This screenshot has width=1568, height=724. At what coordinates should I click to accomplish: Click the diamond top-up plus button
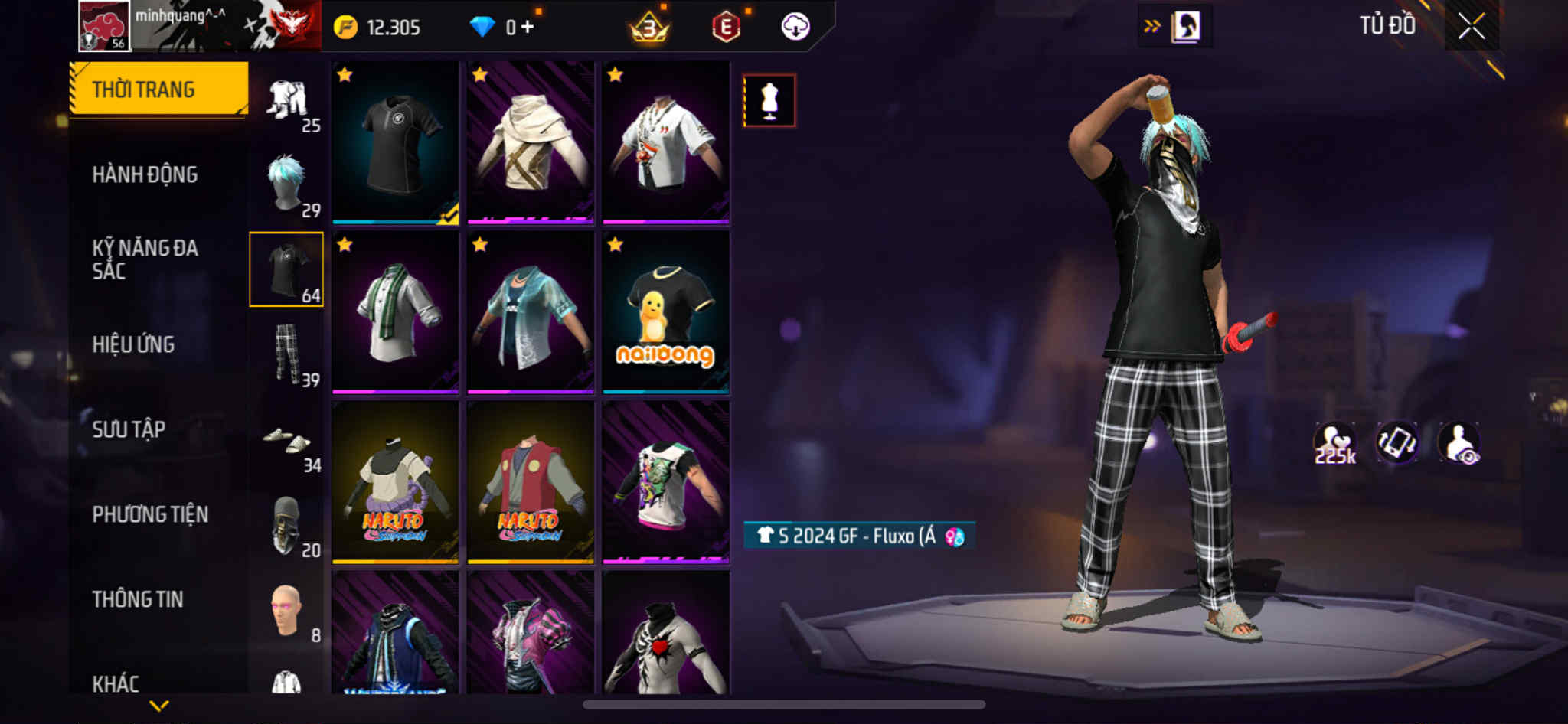click(x=528, y=28)
